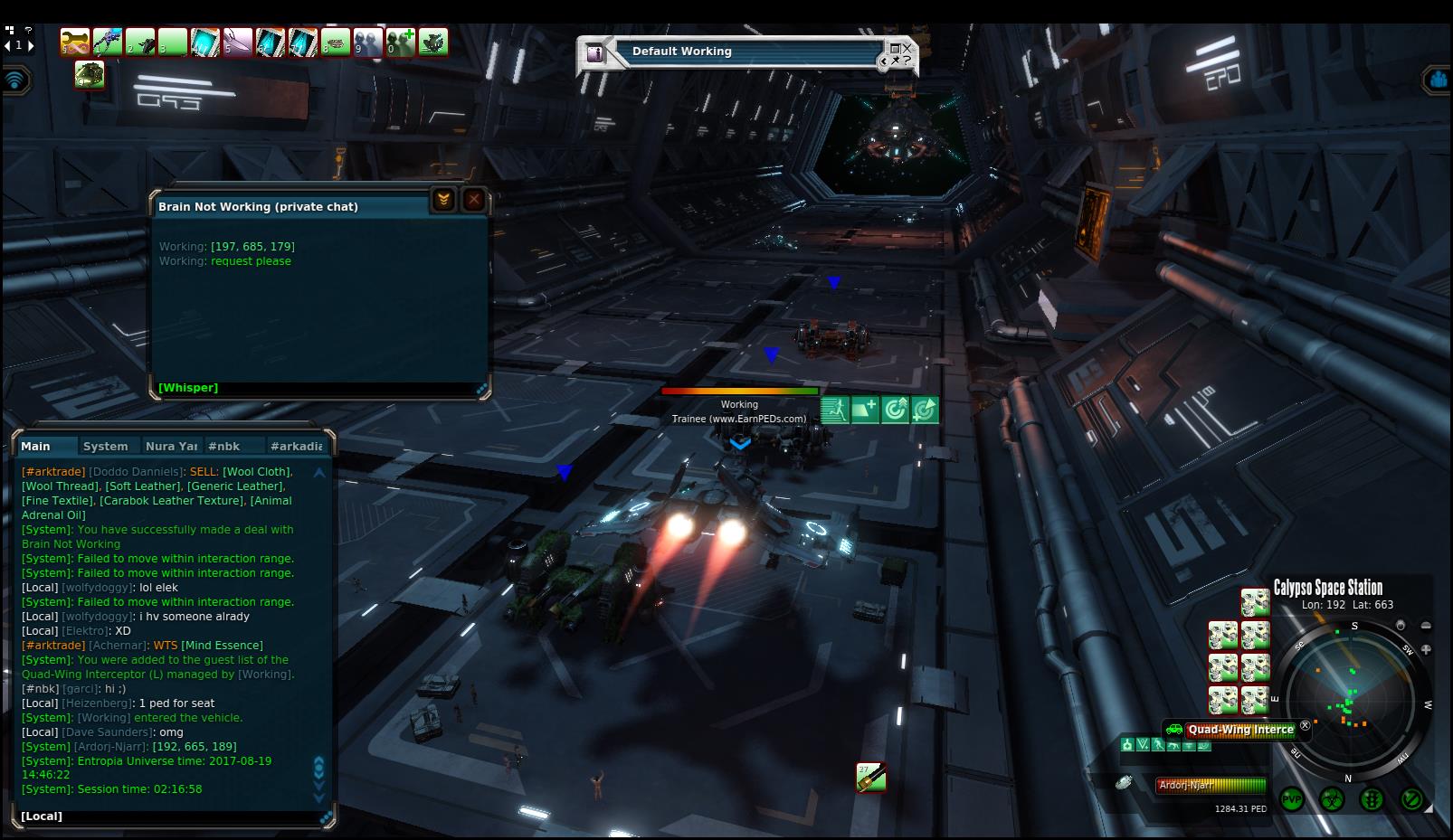Select the scissors item in slot 5
This screenshot has height=840, width=1453.
click(x=238, y=42)
